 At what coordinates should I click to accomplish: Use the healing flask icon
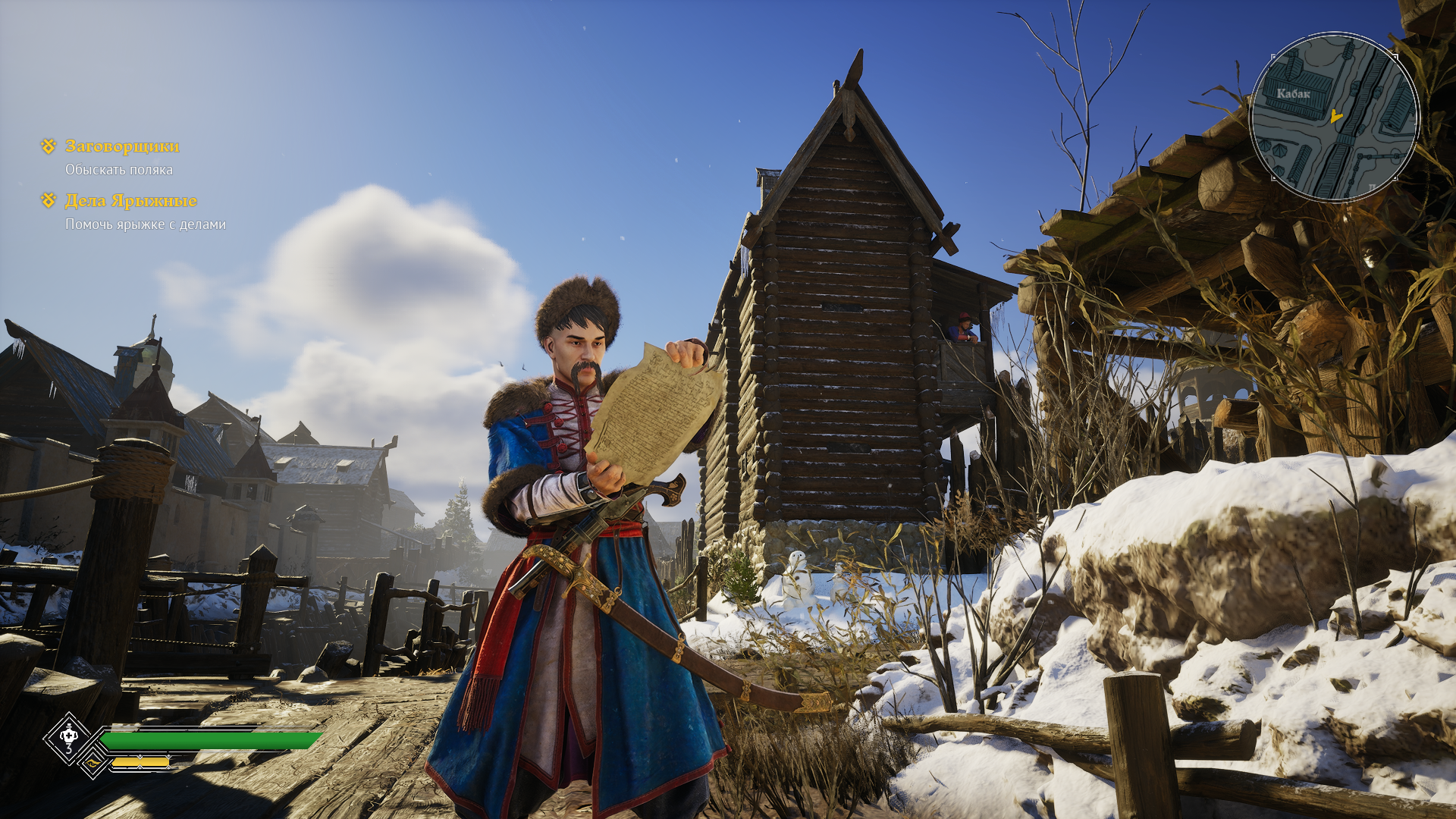pyautogui.click(x=69, y=737)
